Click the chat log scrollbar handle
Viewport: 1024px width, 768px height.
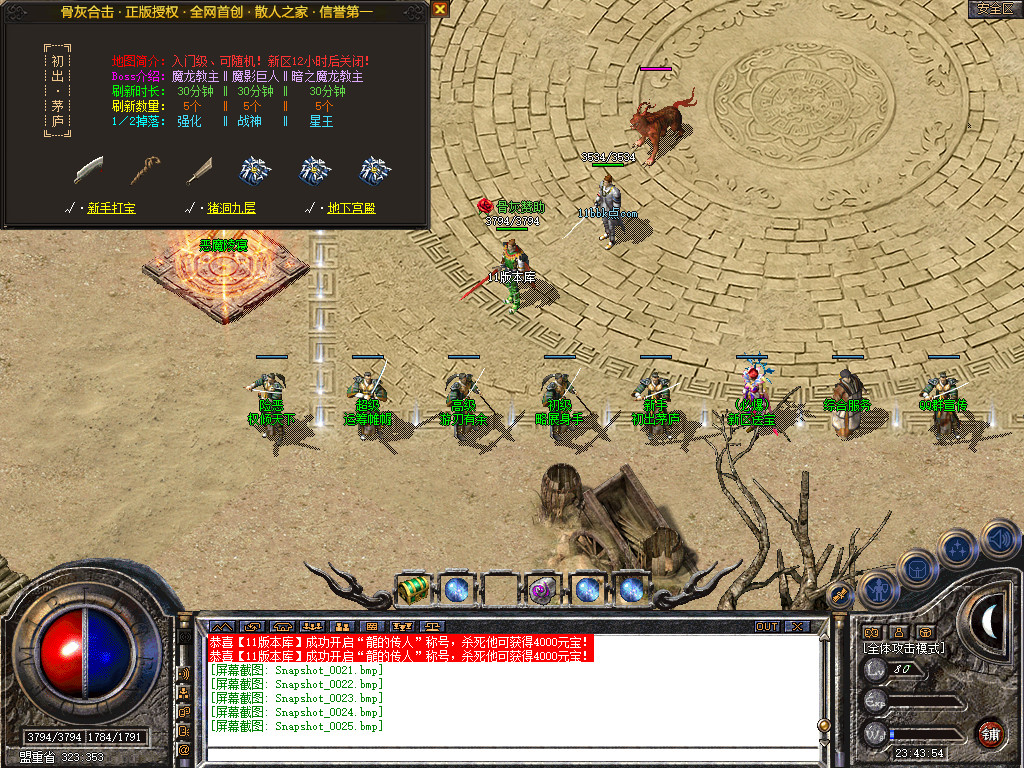[x=823, y=724]
